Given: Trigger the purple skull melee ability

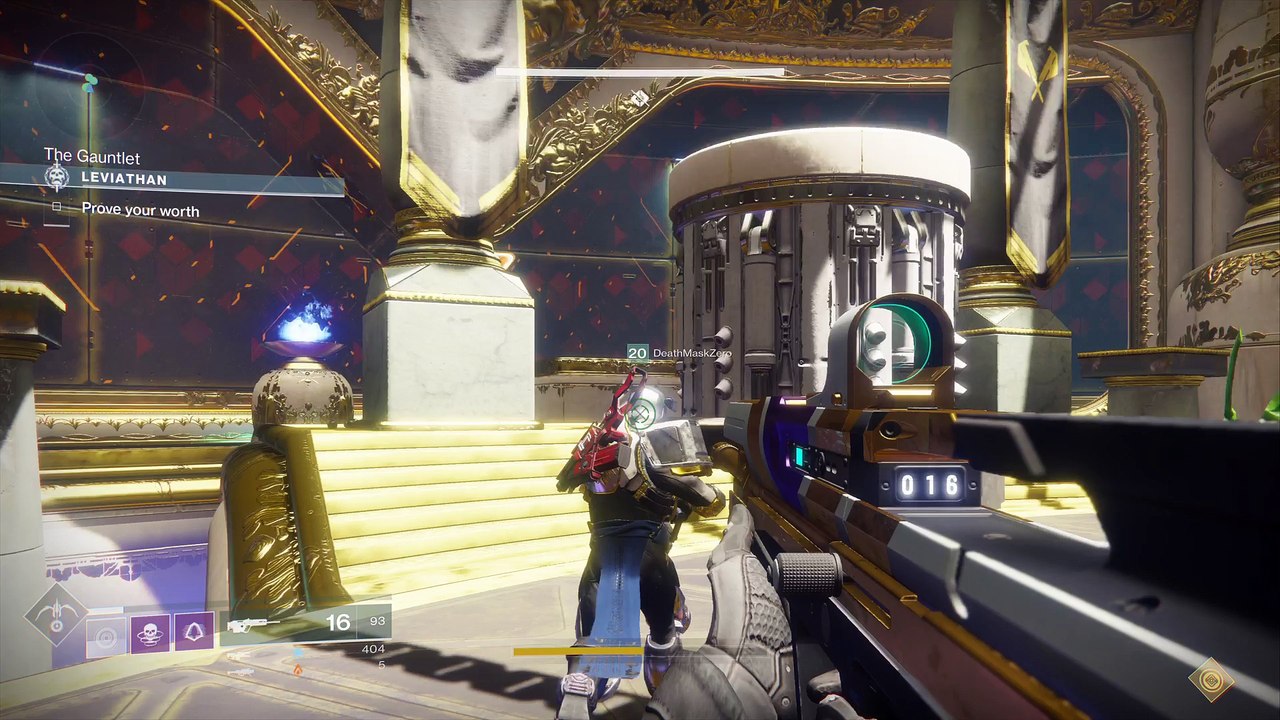Looking at the screenshot, I should (x=150, y=634).
